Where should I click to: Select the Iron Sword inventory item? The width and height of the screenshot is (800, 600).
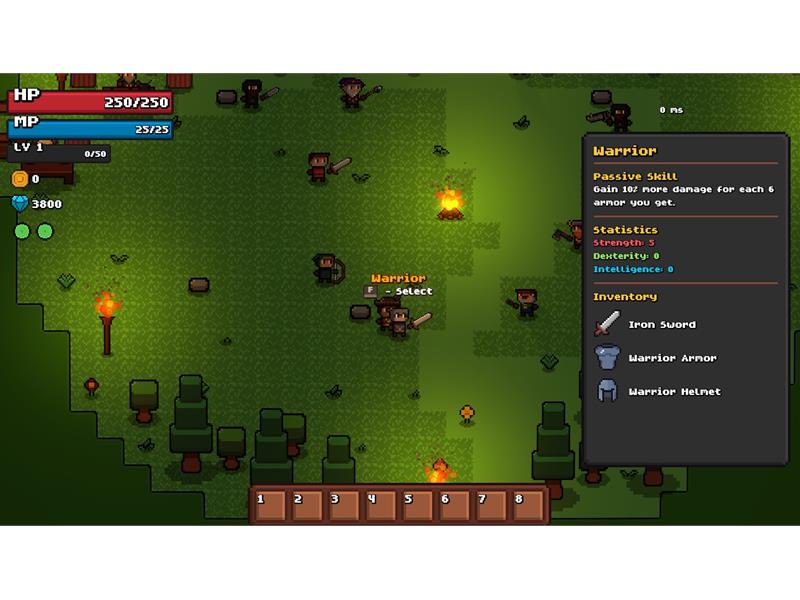(x=608, y=324)
